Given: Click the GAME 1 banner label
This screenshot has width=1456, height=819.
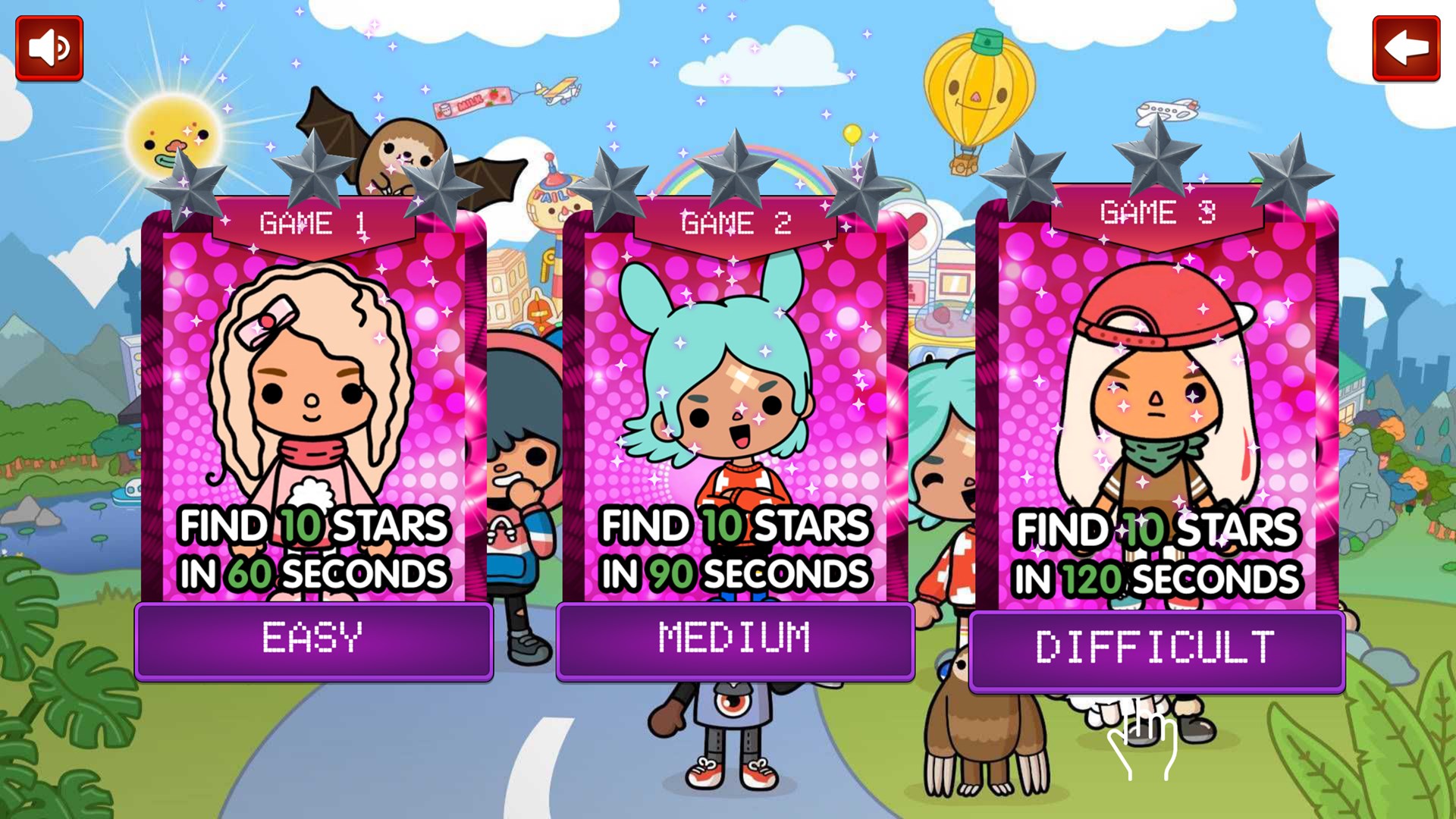Looking at the screenshot, I should (x=312, y=222).
